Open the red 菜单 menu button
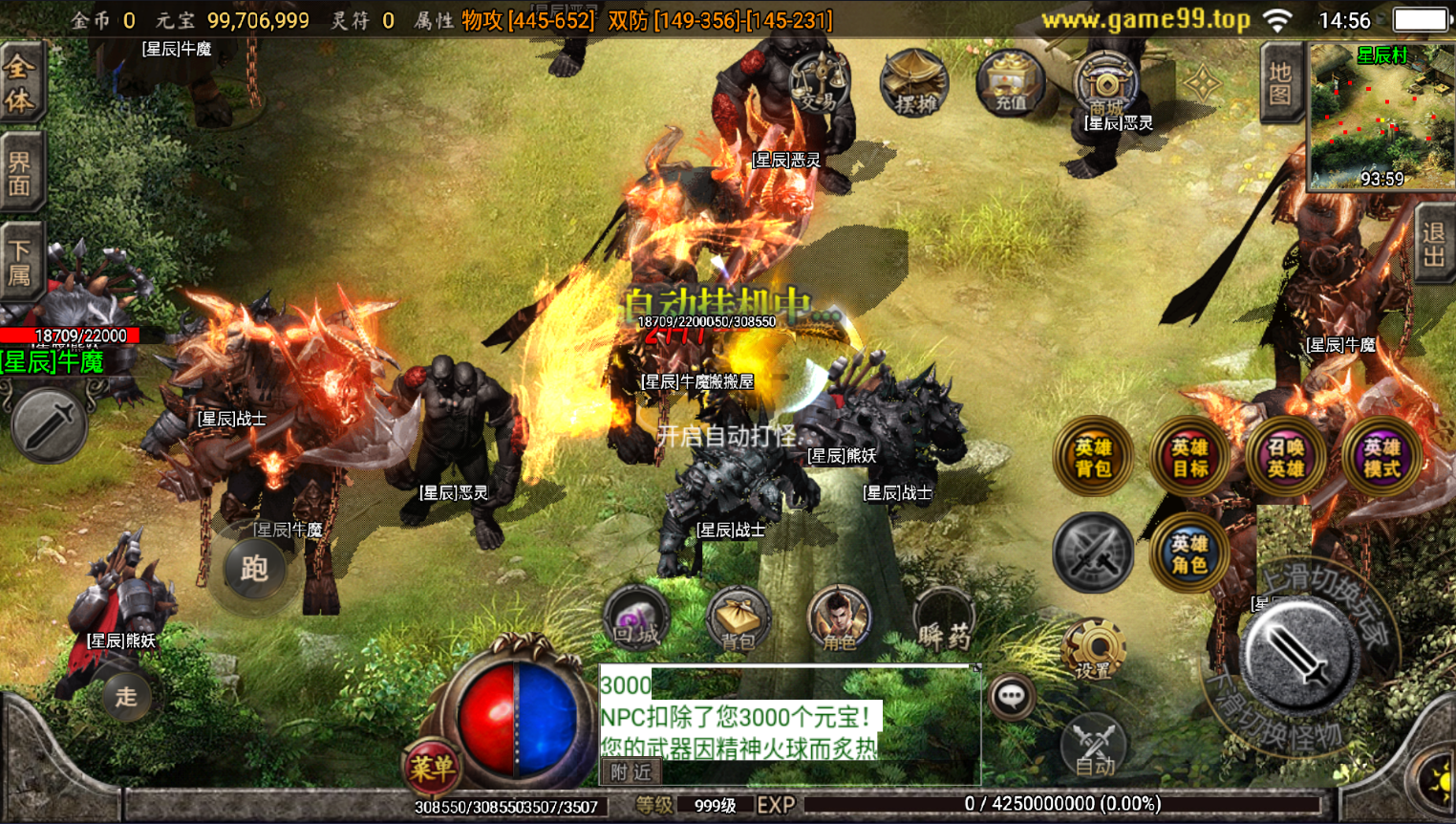 pos(432,767)
